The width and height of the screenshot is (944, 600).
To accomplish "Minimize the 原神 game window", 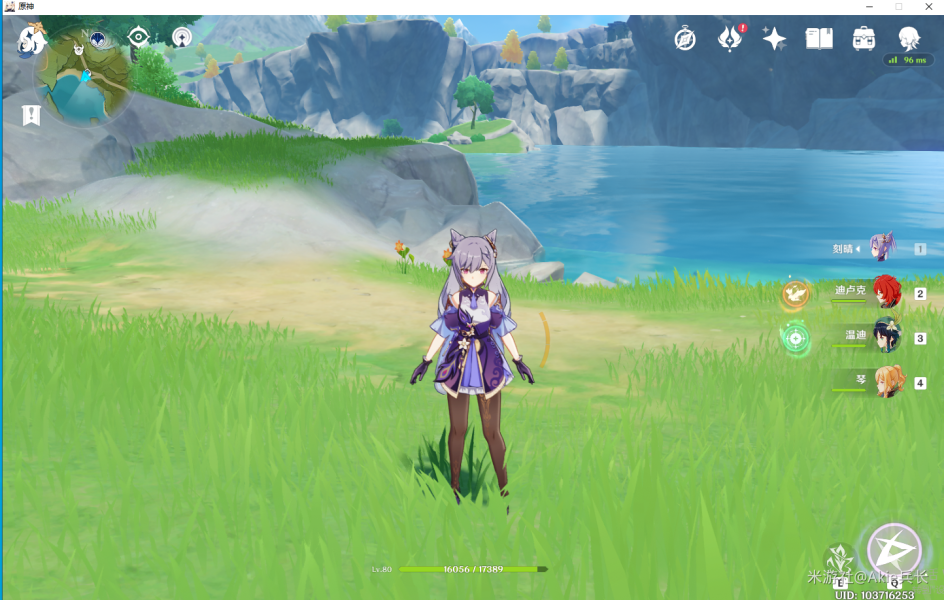I will (x=869, y=7).
